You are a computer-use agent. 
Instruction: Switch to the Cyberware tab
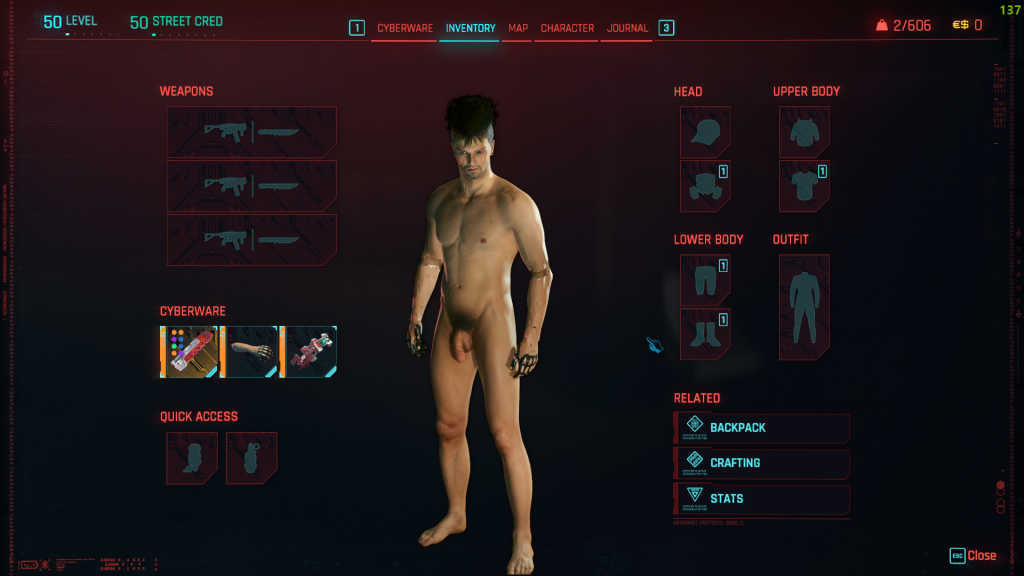(x=404, y=28)
